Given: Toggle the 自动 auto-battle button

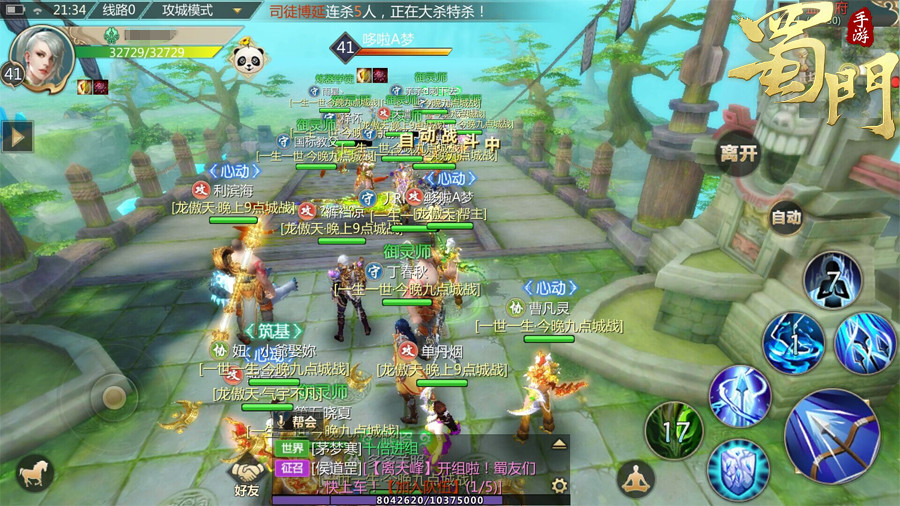Looking at the screenshot, I should [x=786, y=217].
